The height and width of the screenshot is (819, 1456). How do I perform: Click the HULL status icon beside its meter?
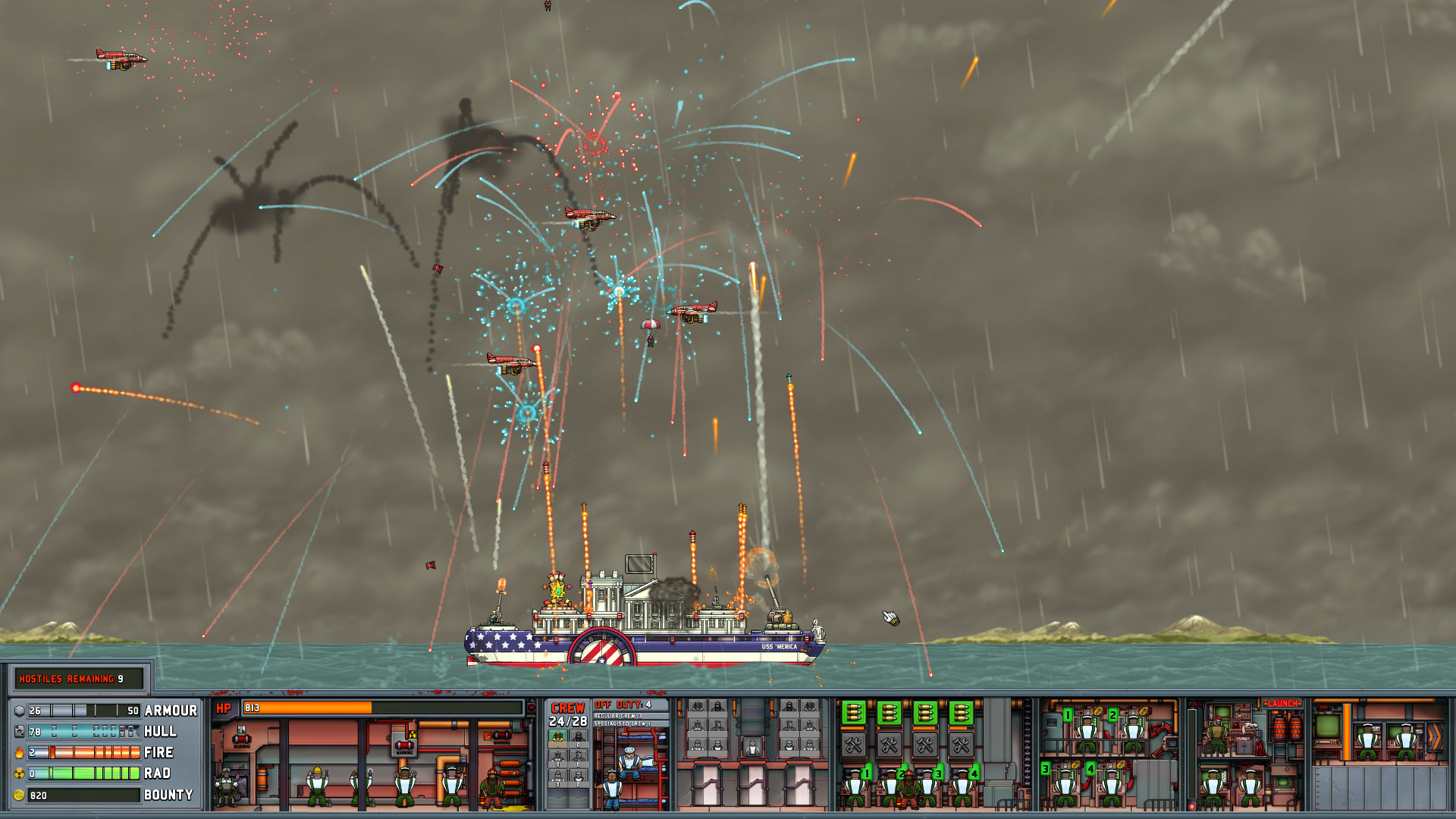point(19,731)
